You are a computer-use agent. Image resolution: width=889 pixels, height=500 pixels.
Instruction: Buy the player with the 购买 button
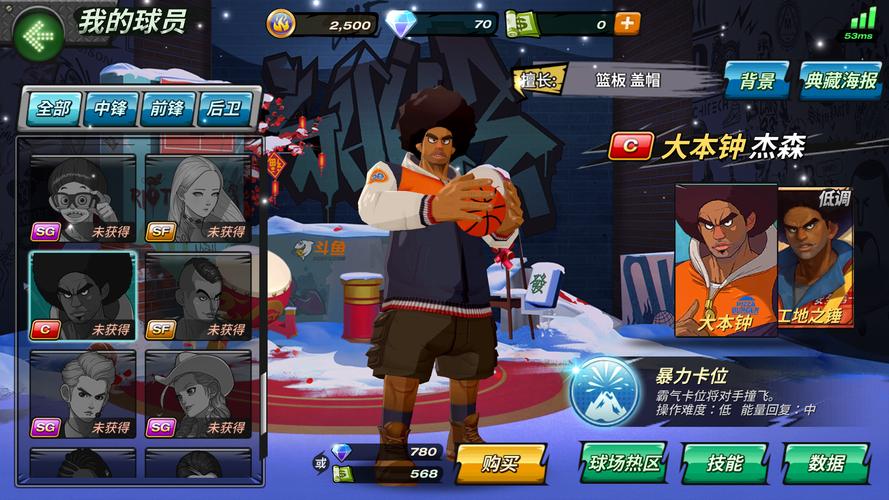[x=500, y=463]
